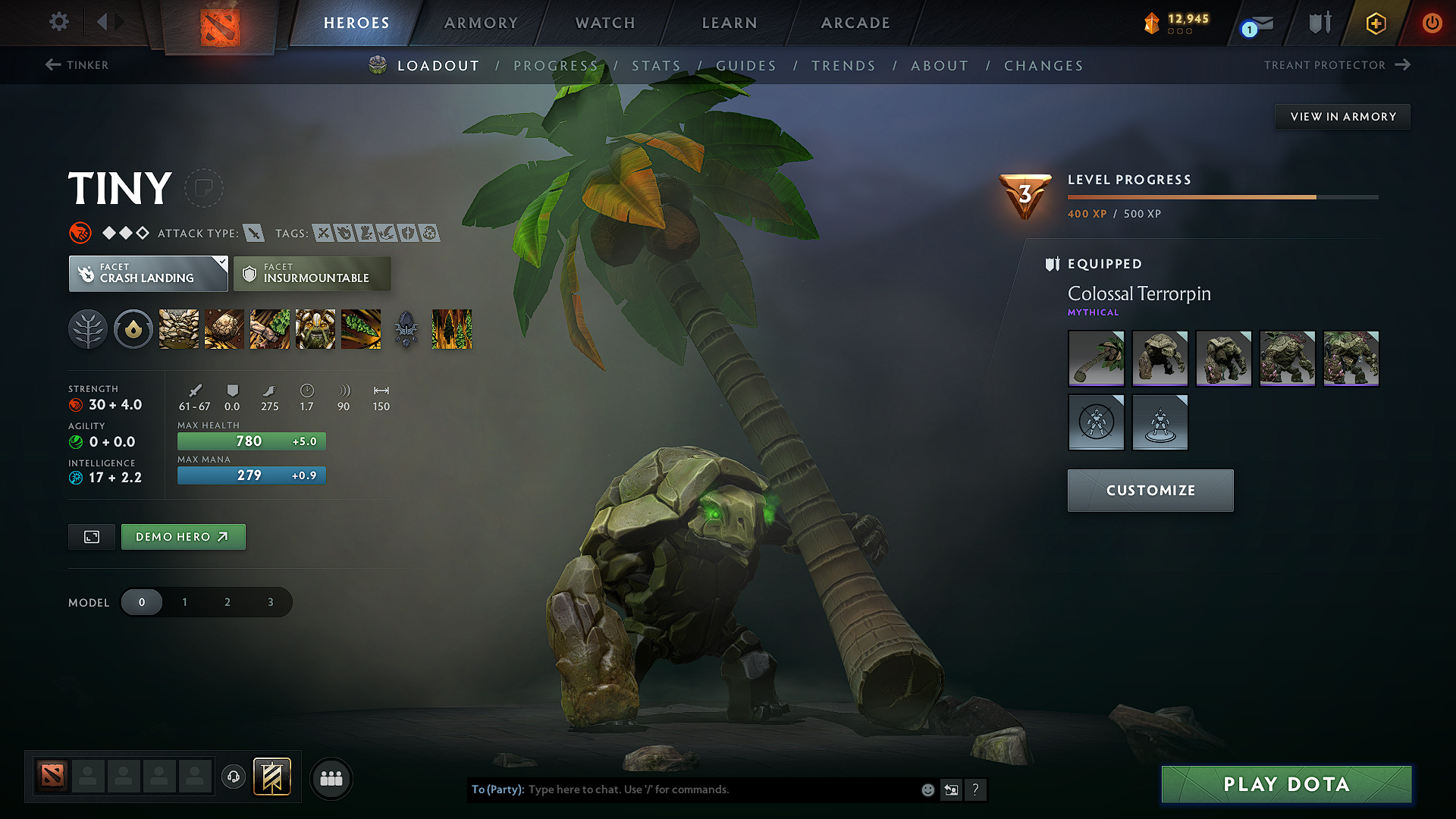Open the Guides section
The image size is (1456, 819).
tap(746, 66)
